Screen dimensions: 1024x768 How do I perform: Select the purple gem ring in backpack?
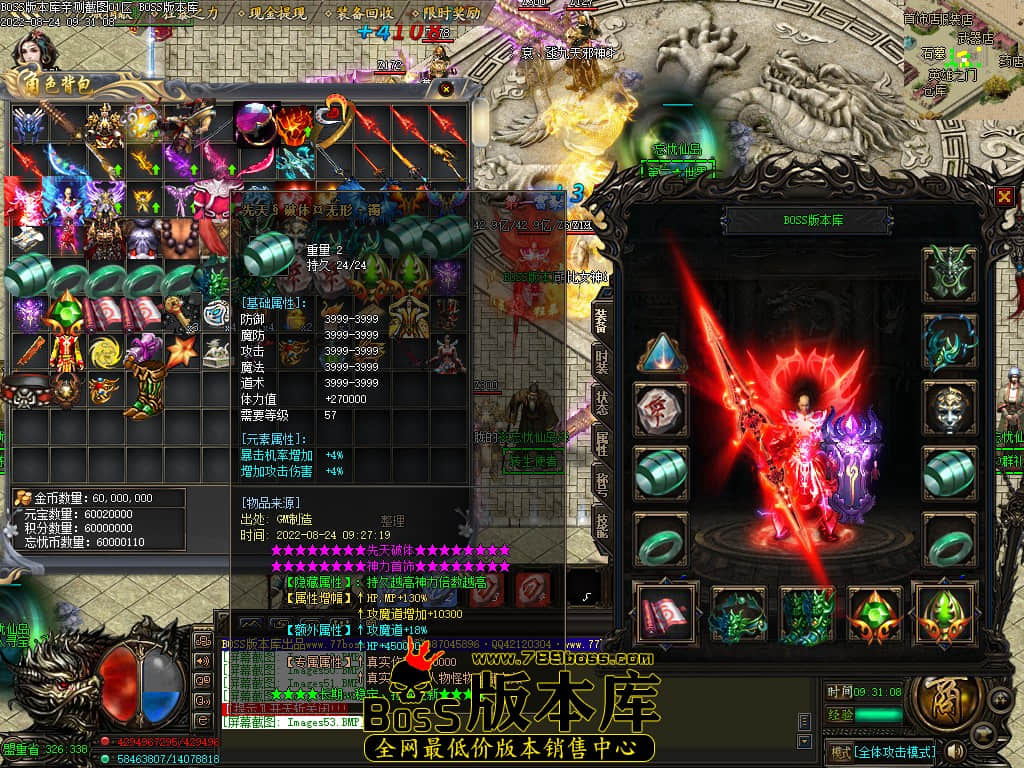pos(254,123)
